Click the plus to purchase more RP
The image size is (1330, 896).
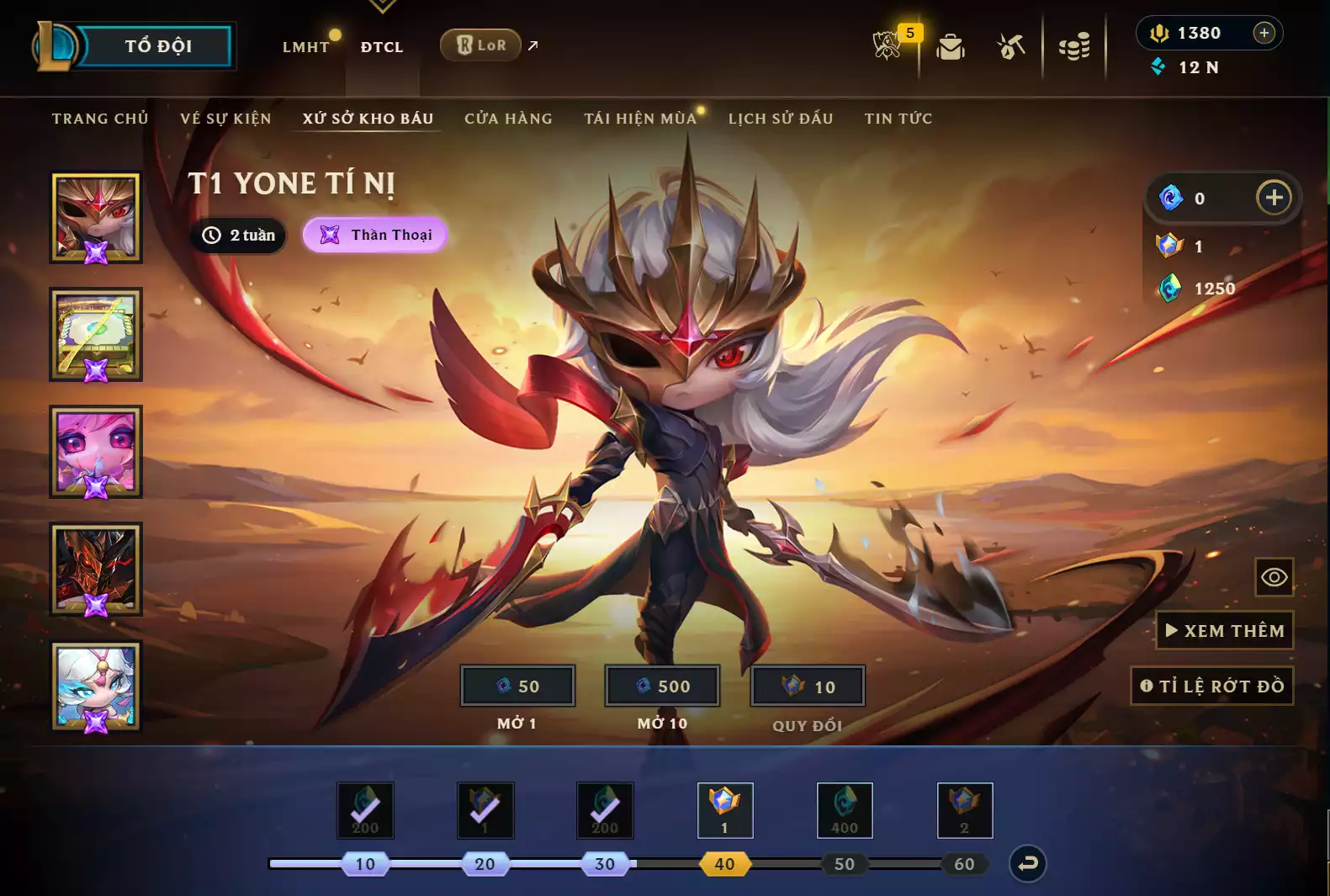(x=1263, y=33)
